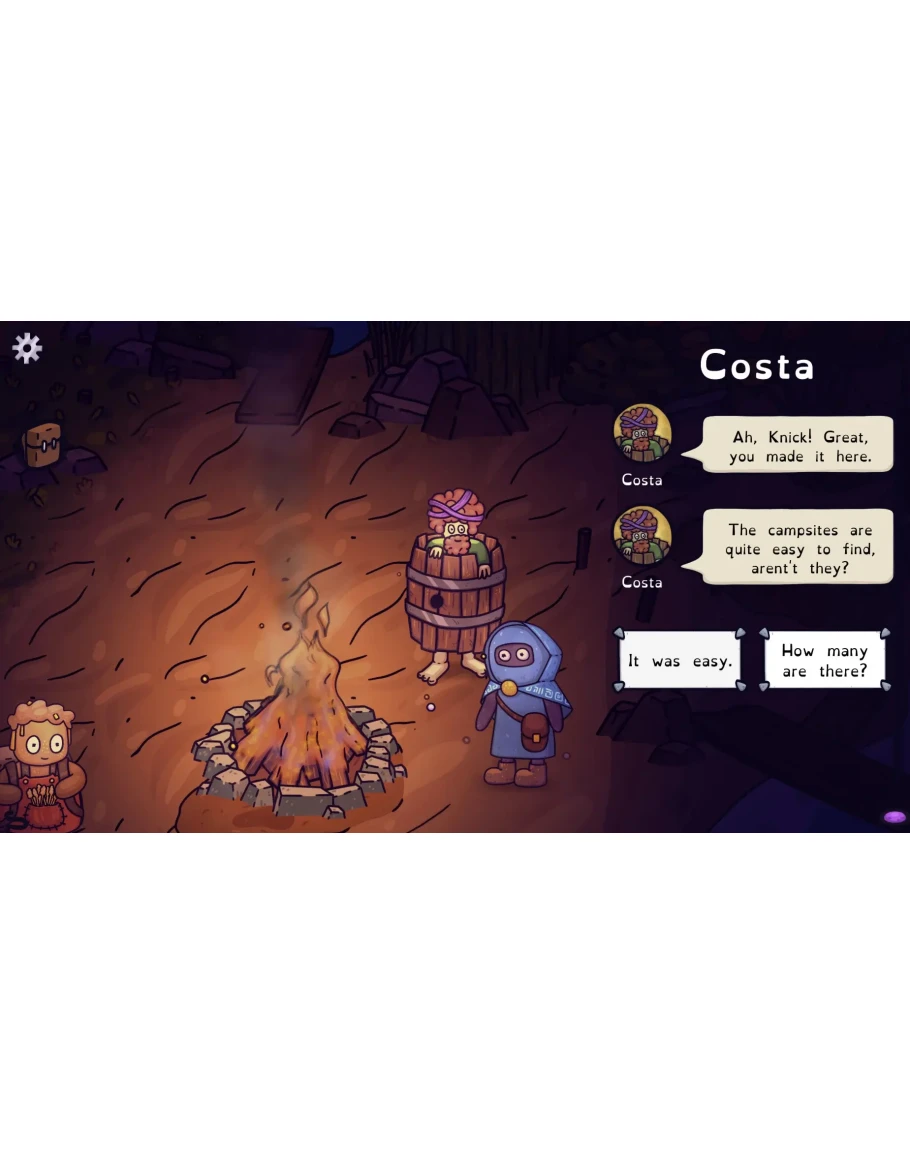Choose the "It was easy." reply
This screenshot has height=1155, width=910.
tap(680, 660)
